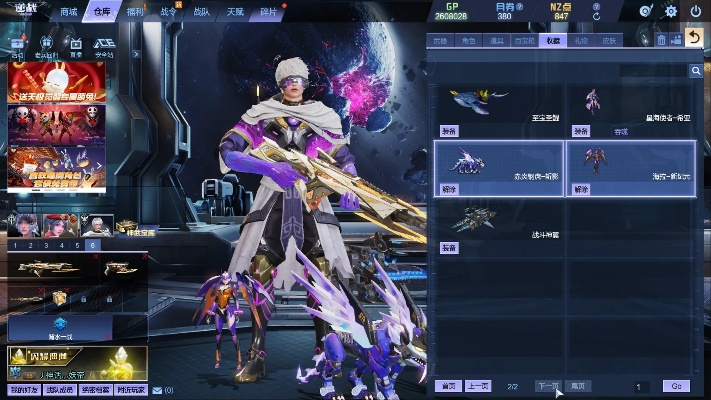Click the Go page jump button
711x400 pixels.
pyautogui.click(x=676, y=386)
